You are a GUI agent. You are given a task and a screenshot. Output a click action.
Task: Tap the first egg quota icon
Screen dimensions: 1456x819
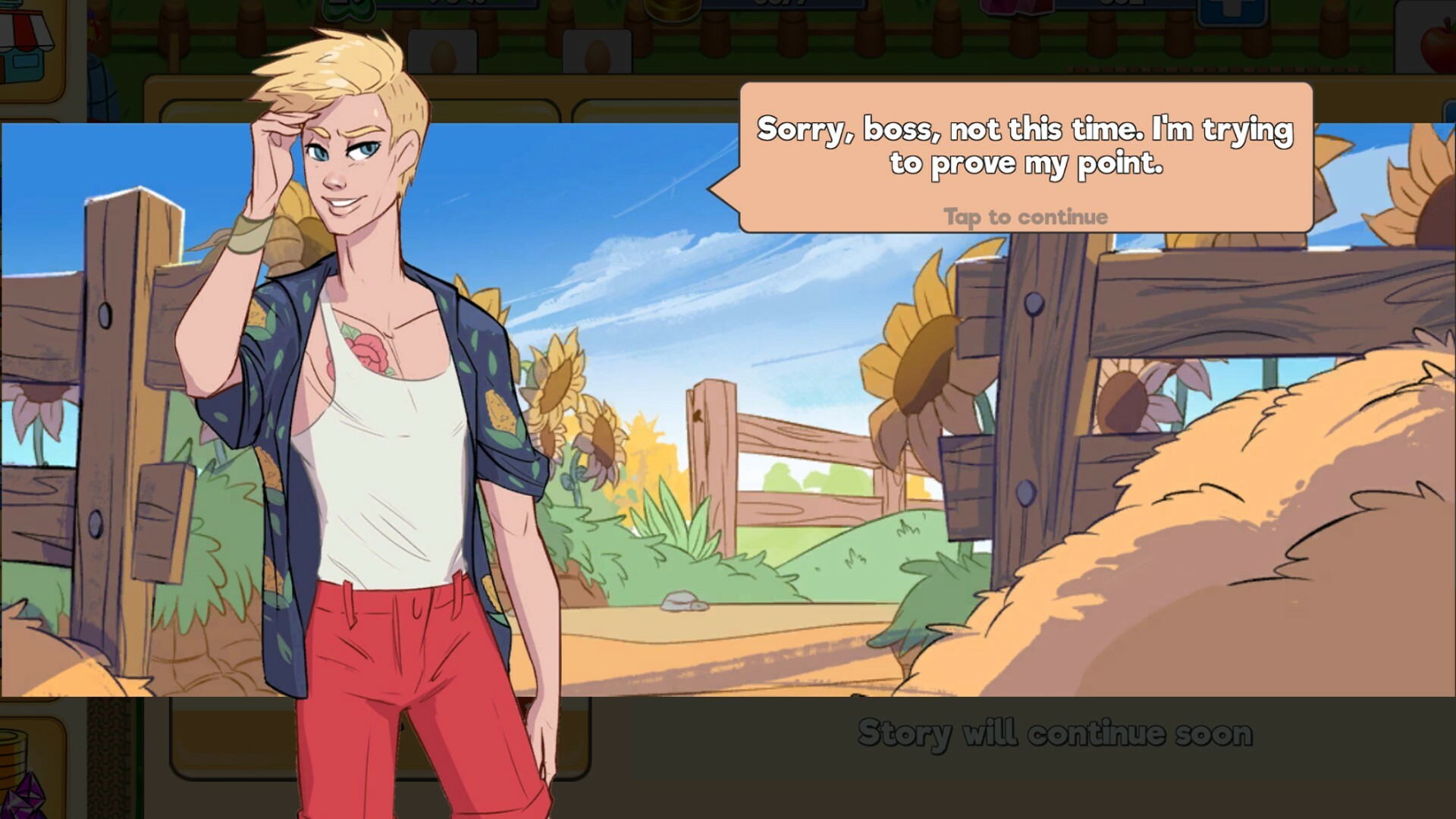coord(444,53)
